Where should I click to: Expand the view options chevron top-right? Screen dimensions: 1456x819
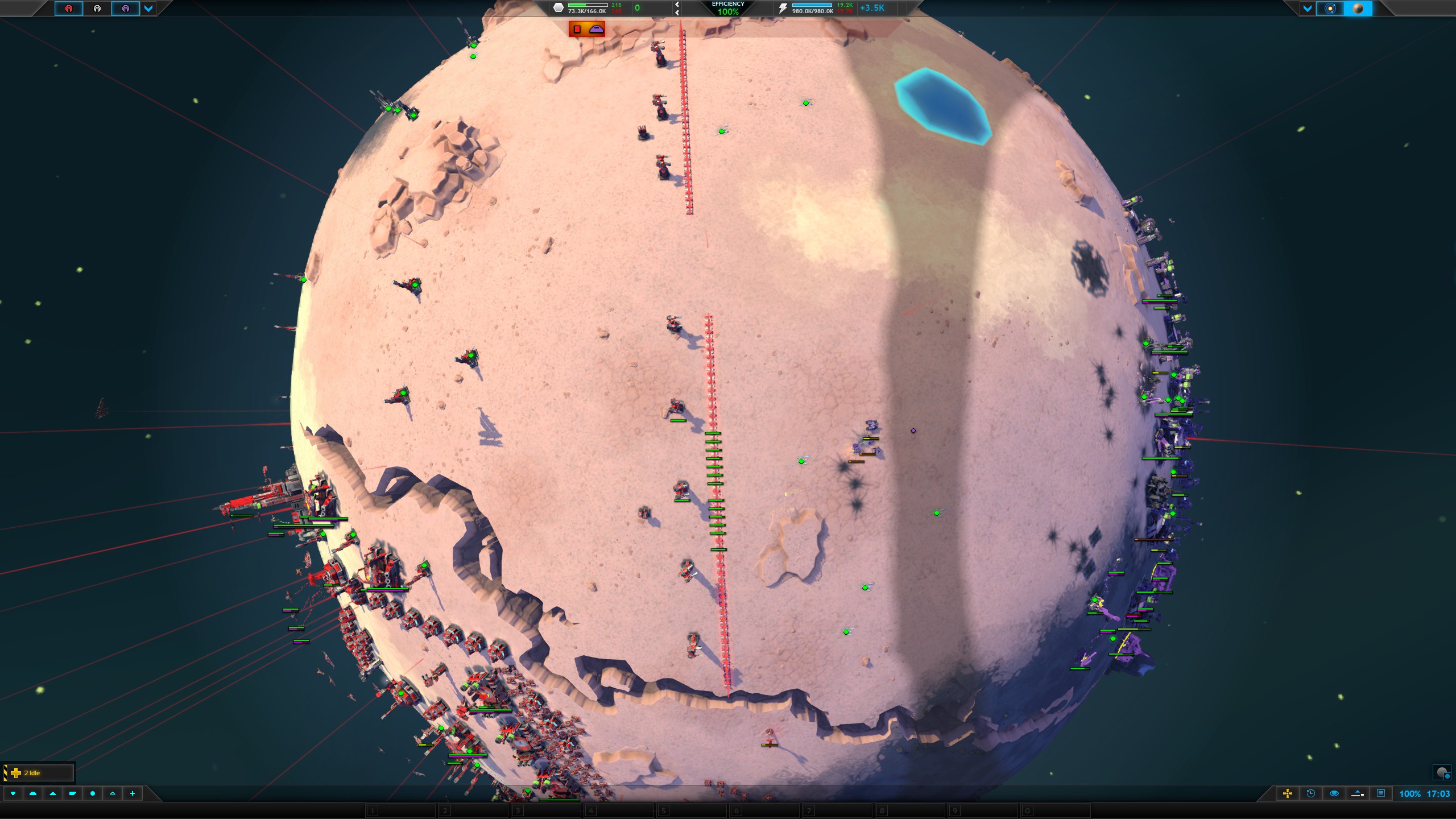[1308, 9]
